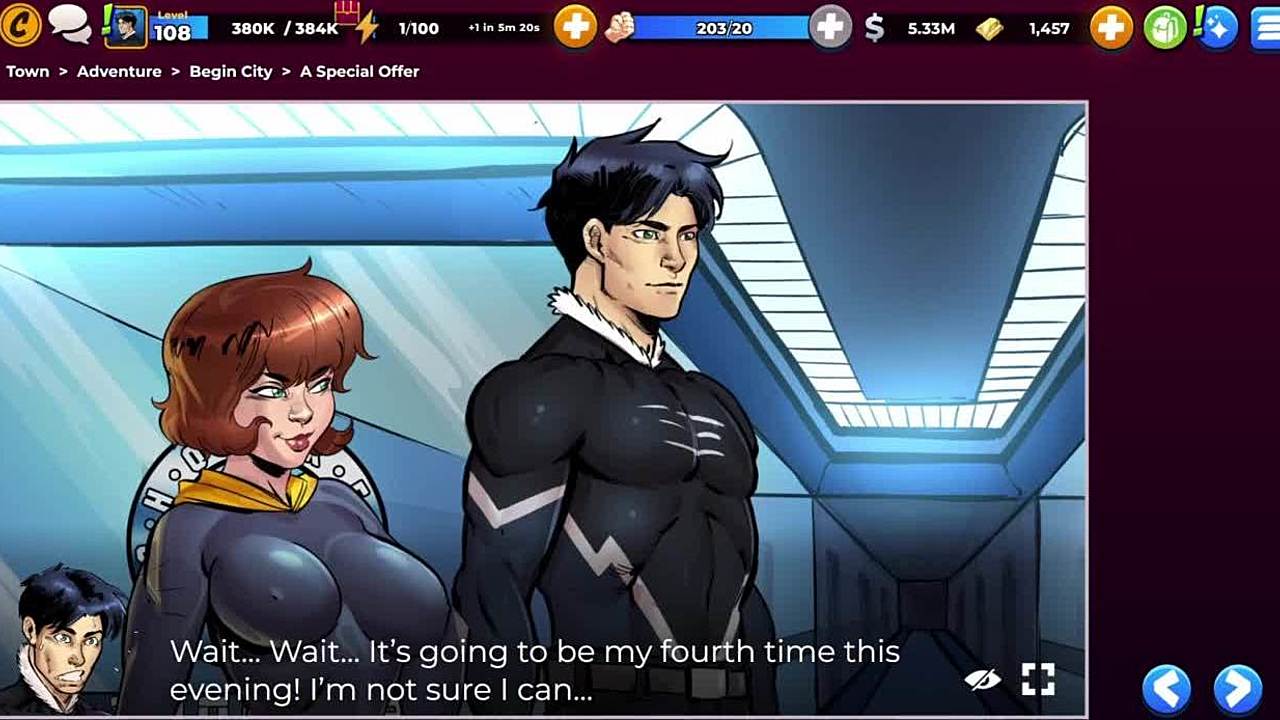Open the blue sparkle icon
1280x720 pixels.
1217,28
